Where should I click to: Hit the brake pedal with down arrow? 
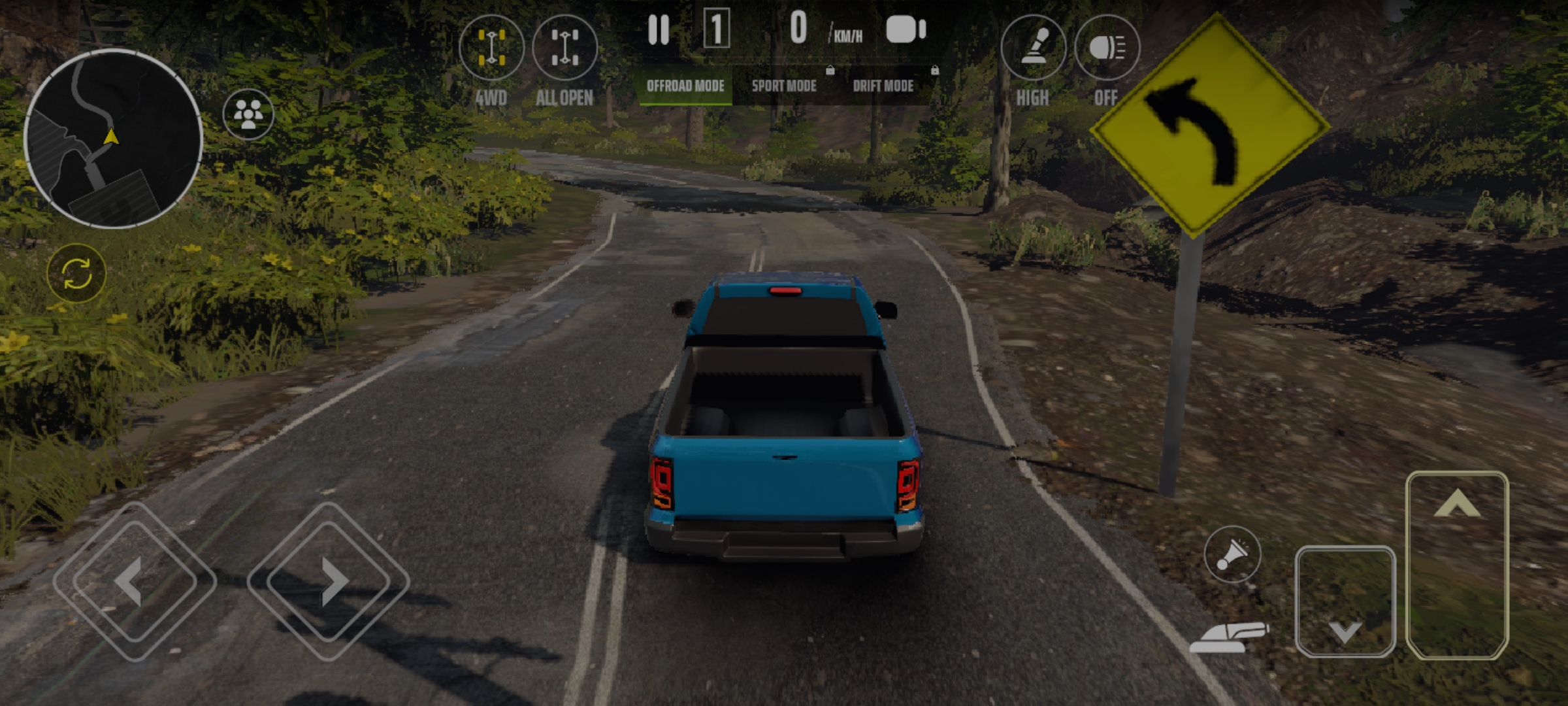coord(1345,601)
